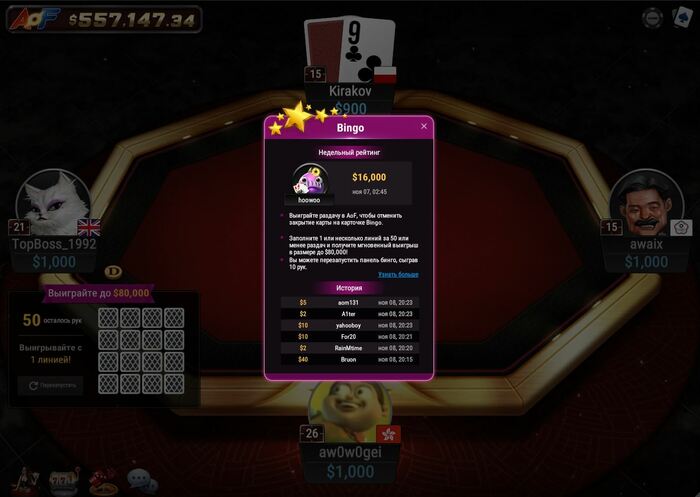Screen dimensions: 700x497
Task: Click the "Выиграйте до $80,000" banner
Action: (x=99, y=293)
